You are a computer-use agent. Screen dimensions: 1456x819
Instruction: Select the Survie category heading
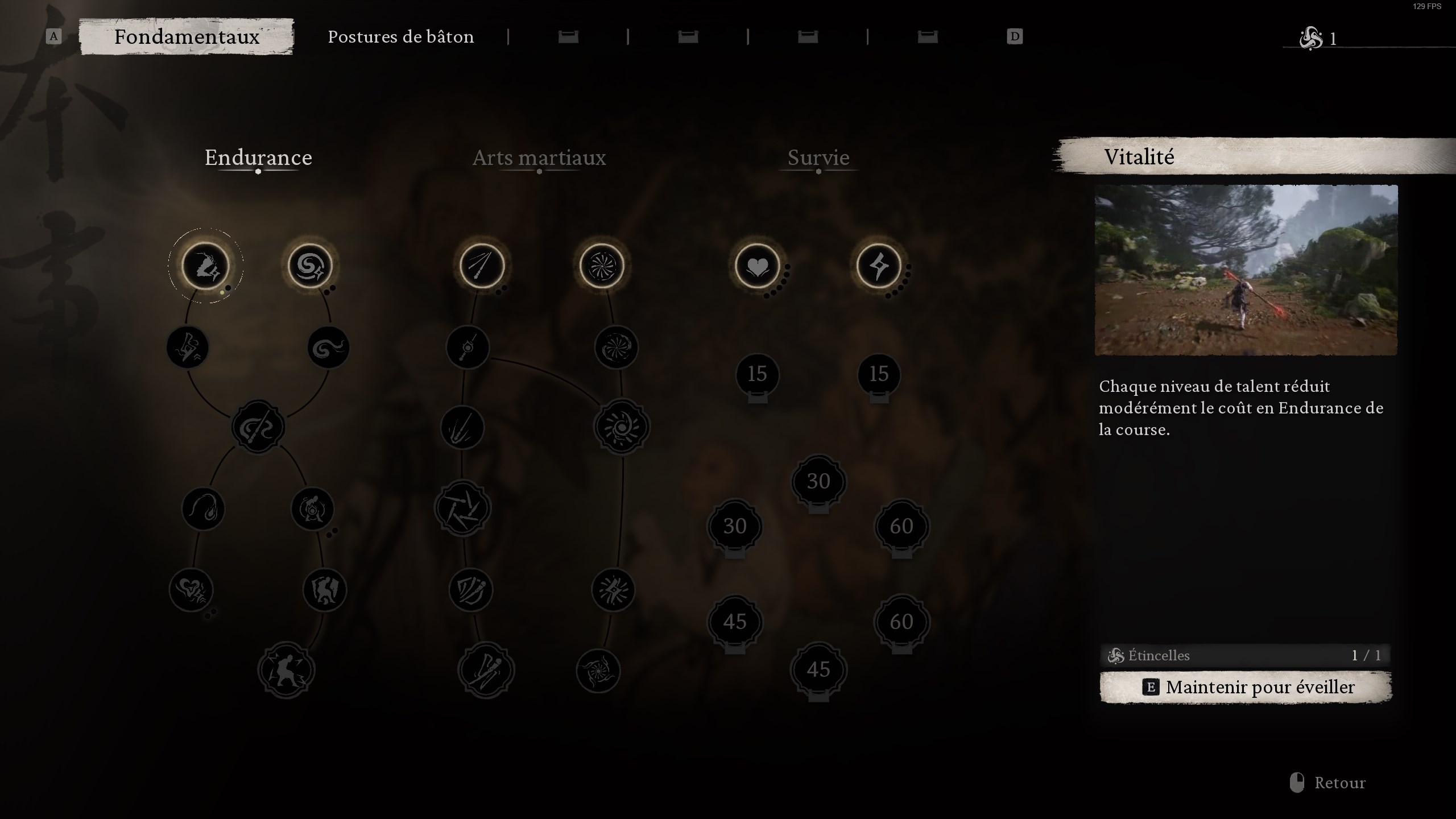(x=818, y=158)
